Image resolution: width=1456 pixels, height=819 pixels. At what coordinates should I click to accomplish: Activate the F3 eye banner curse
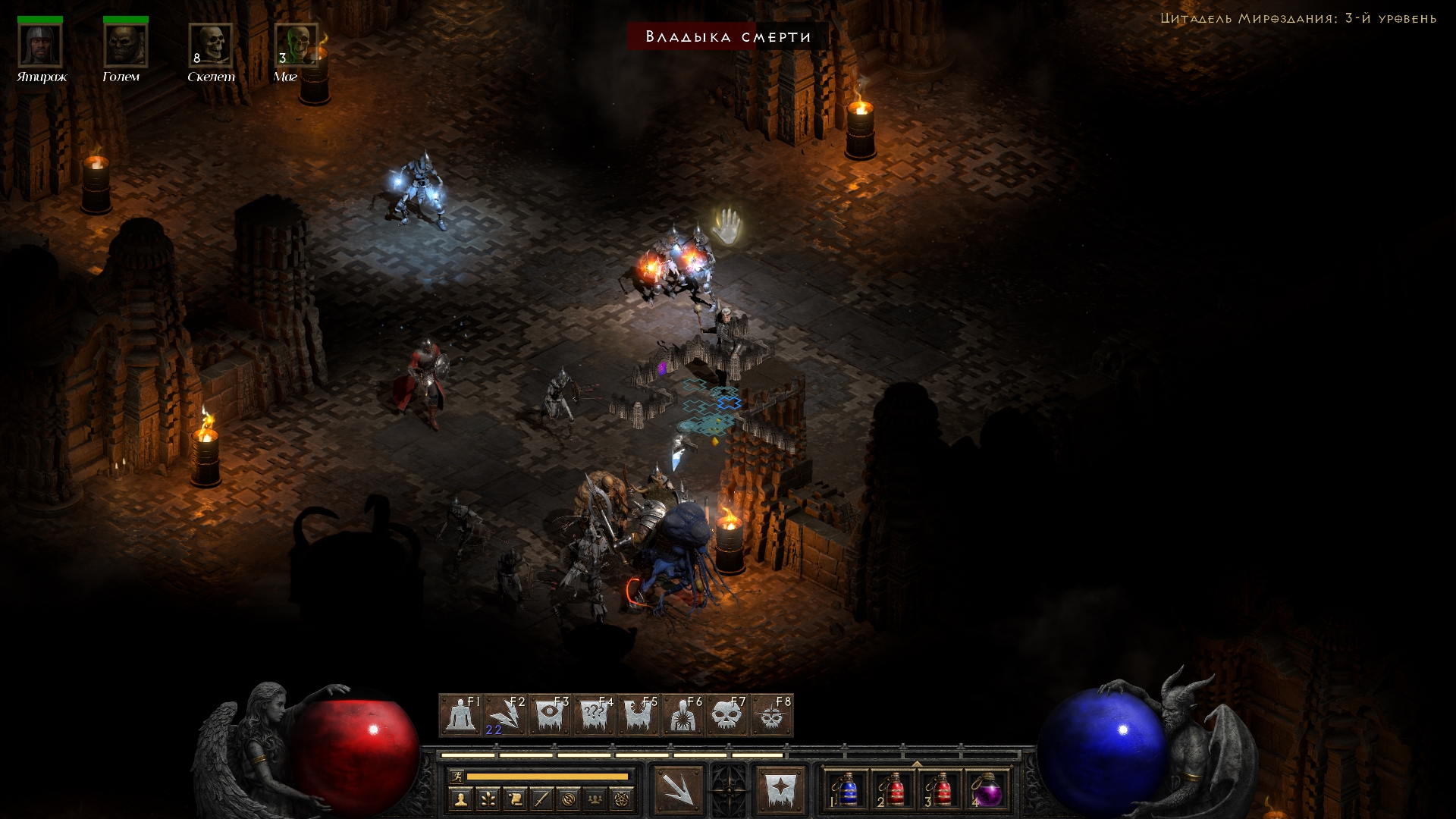coord(550,715)
